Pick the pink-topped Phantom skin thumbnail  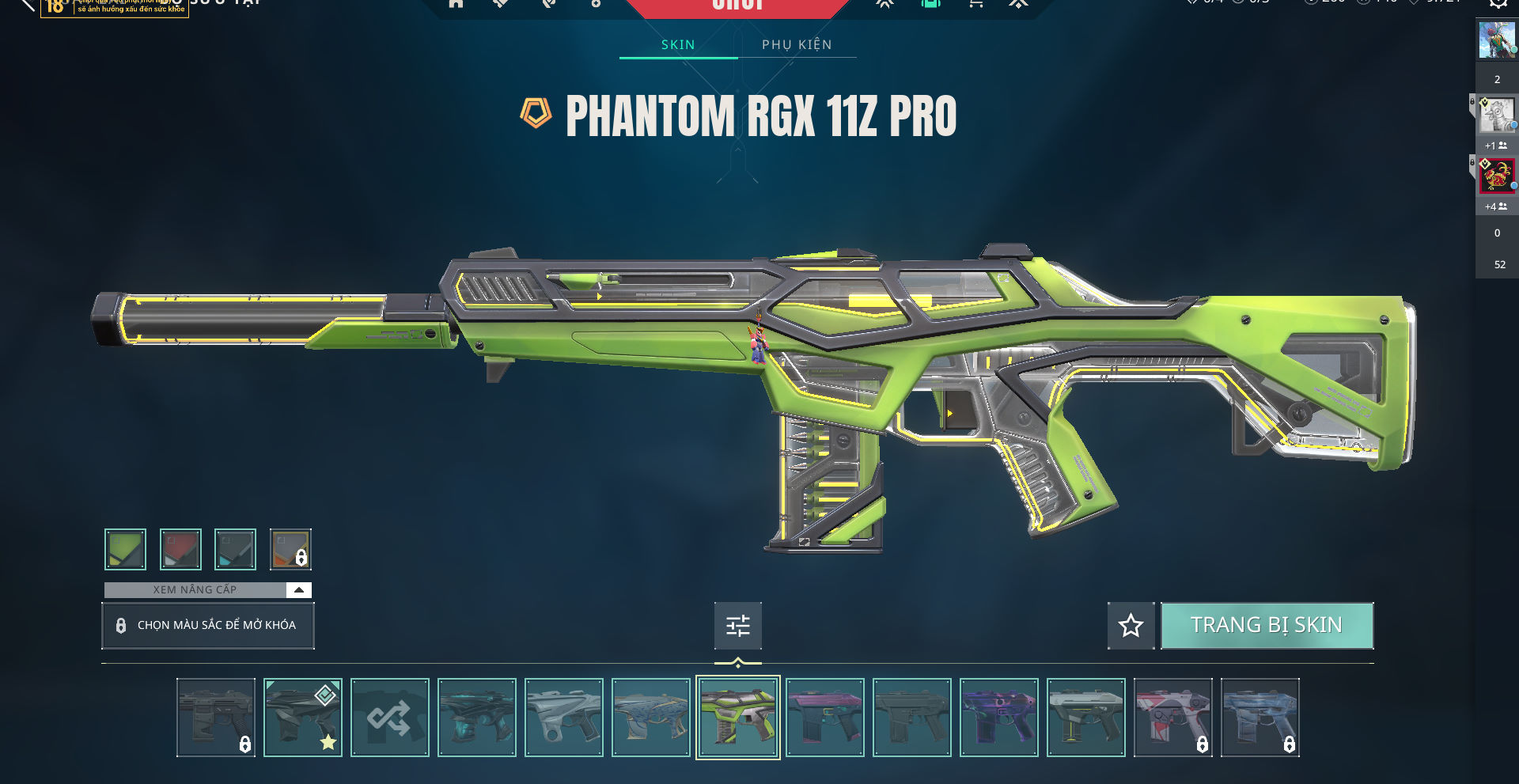coord(824,718)
